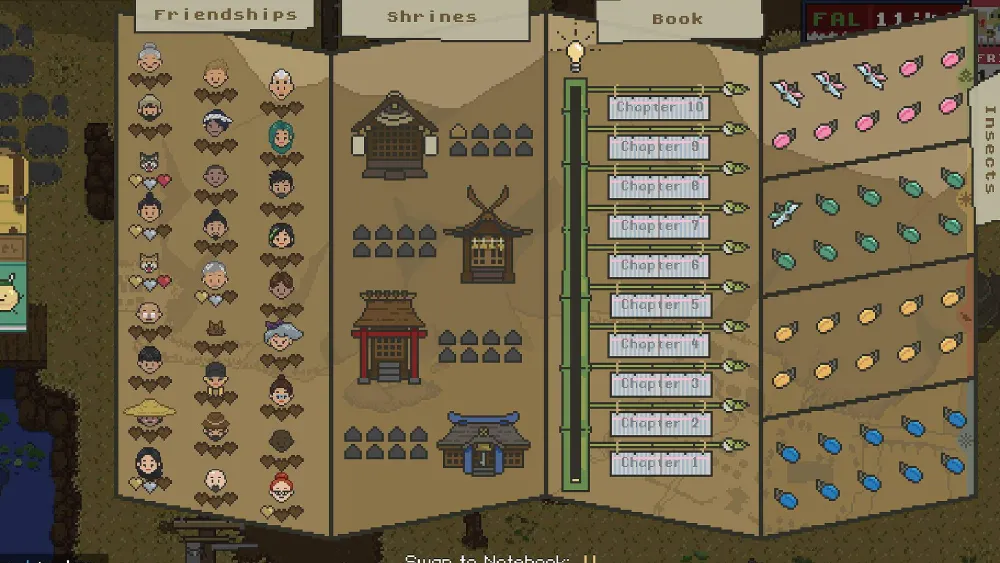Select the crossed-roof wooden shrine
This screenshot has height=563, width=1000.
point(487,237)
